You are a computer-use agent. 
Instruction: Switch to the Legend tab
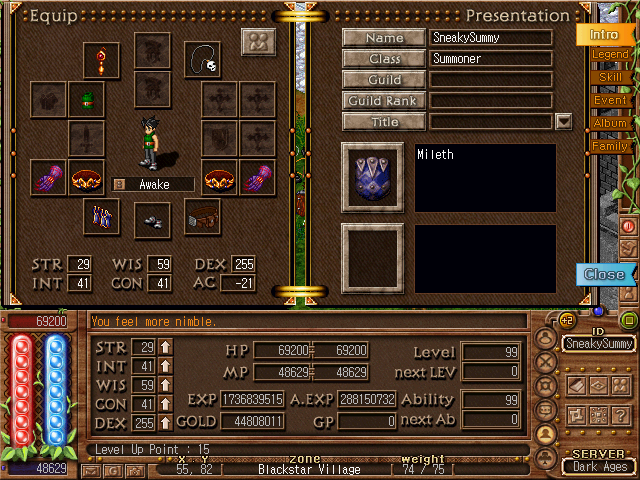point(610,54)
